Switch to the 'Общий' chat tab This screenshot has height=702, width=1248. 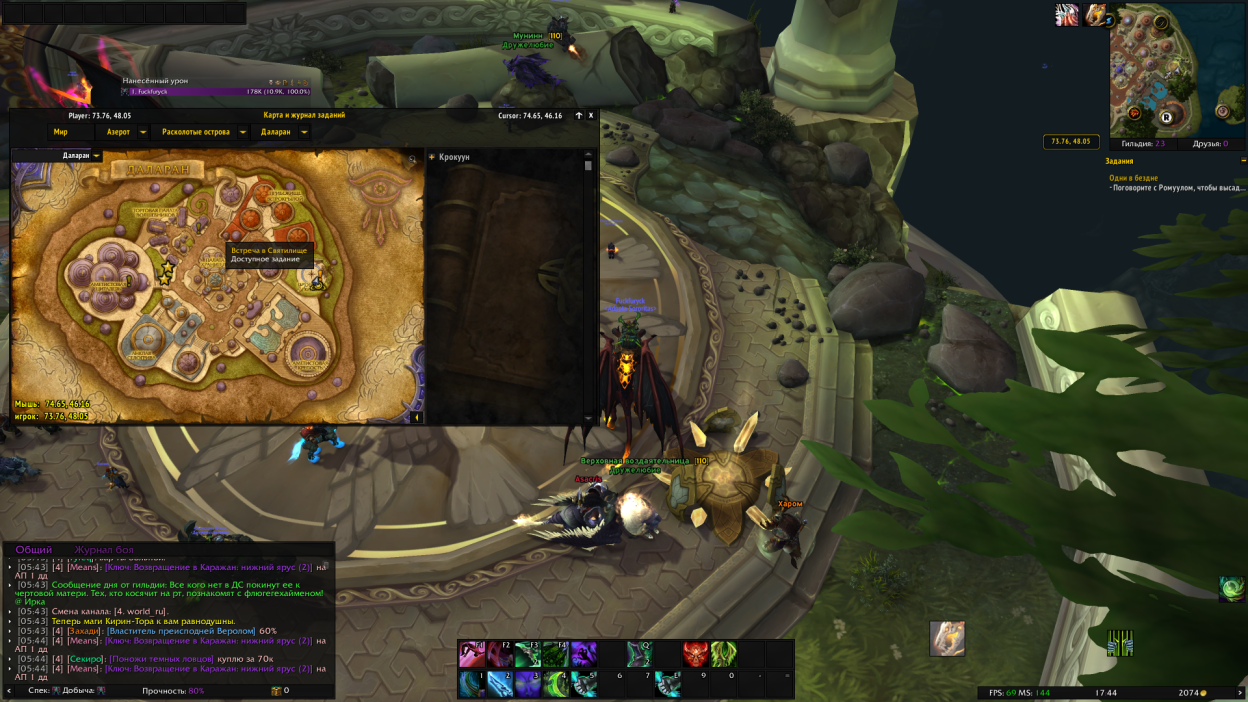coord(34,550)
